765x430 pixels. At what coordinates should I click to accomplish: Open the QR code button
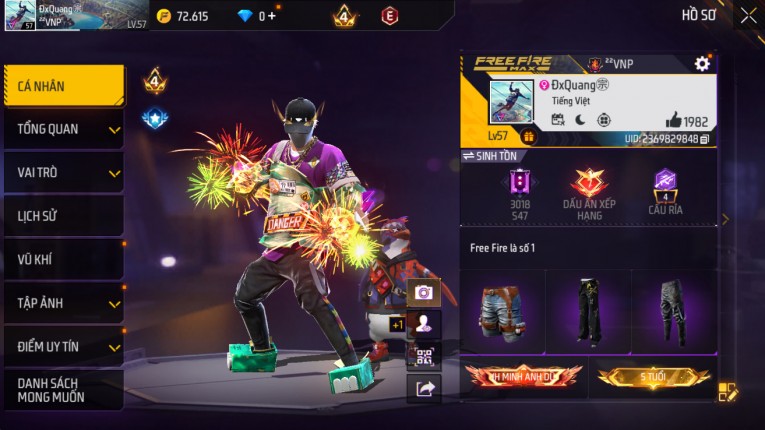pos(424,356)
